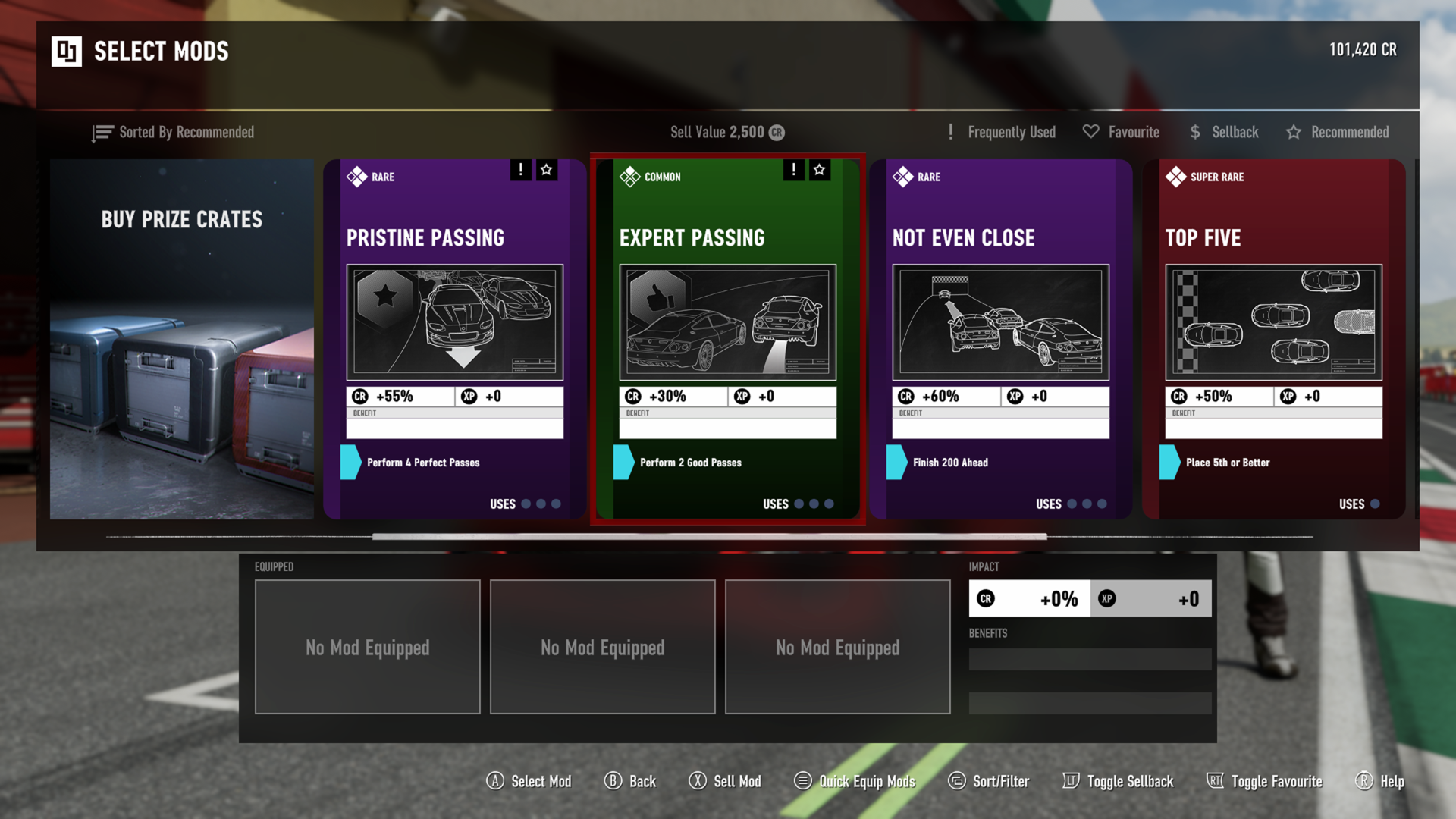Choose Sell Mod in the bottom bar

[725, 781]
